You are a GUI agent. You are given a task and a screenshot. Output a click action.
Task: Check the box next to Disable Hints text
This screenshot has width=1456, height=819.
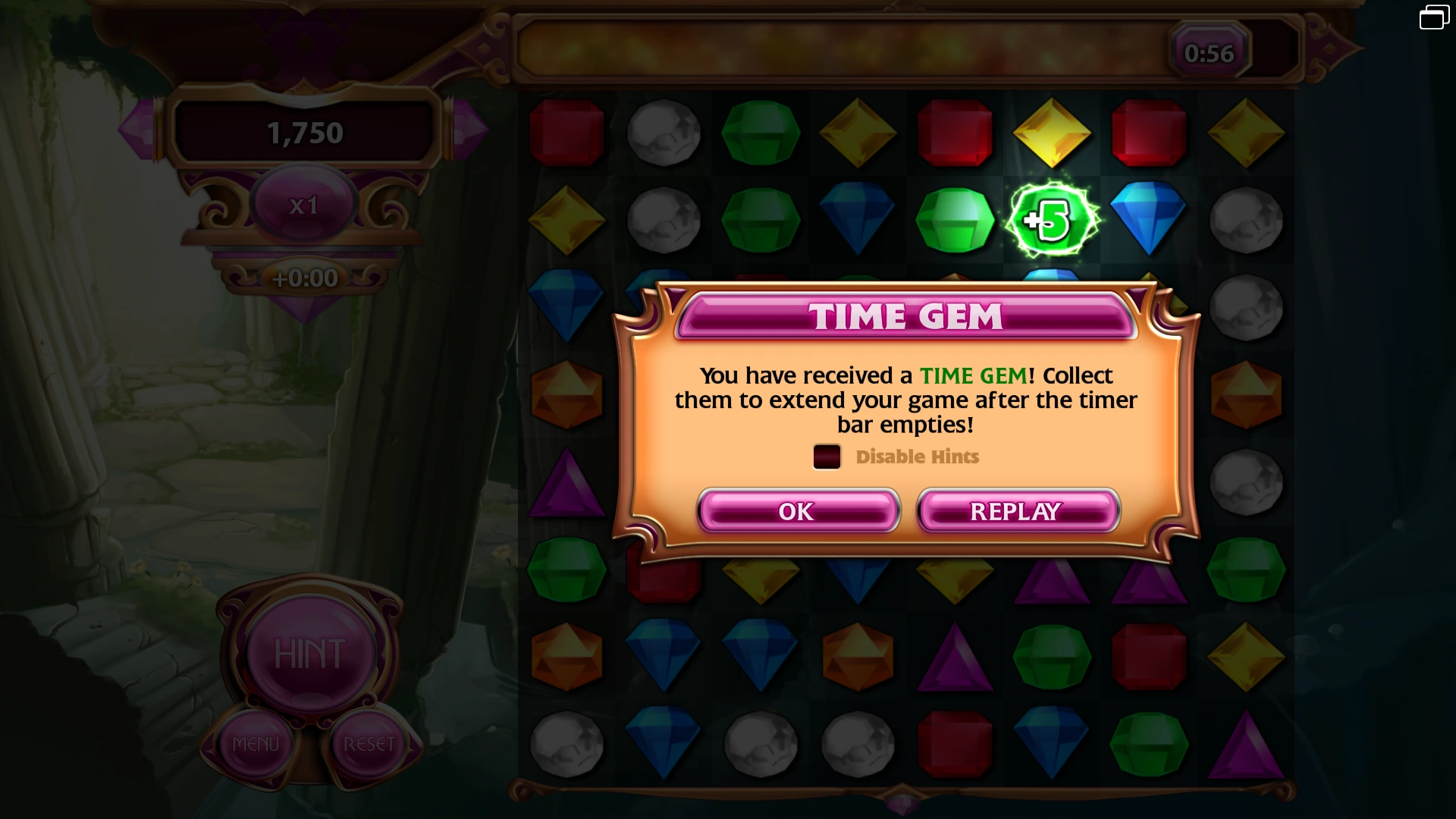coord(827,457)
